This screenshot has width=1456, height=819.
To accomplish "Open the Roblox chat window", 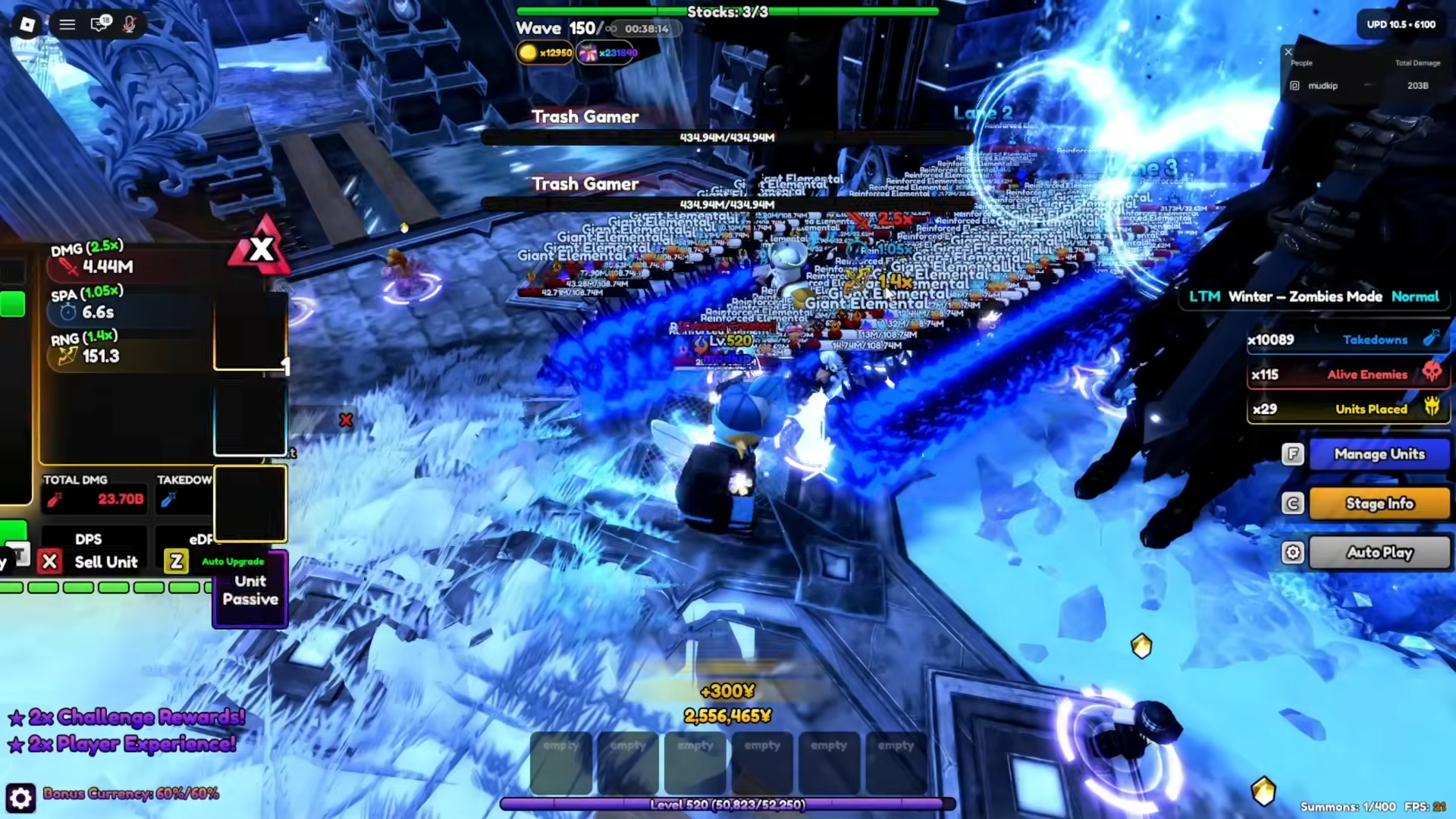I will tap(99, 24).
